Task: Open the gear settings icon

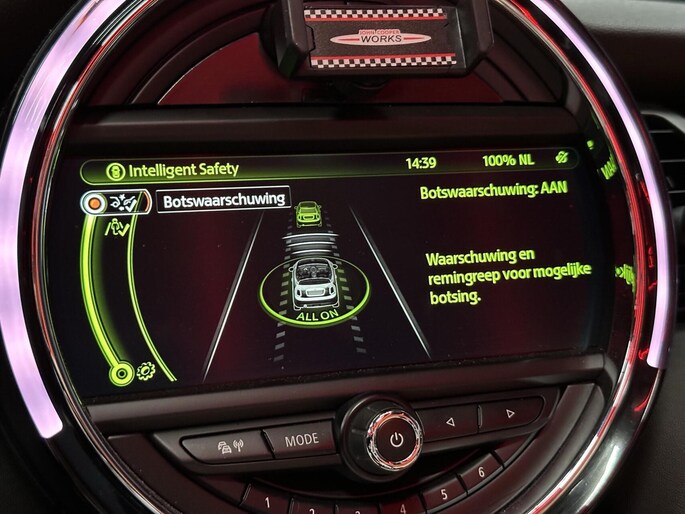Action: 144,370
